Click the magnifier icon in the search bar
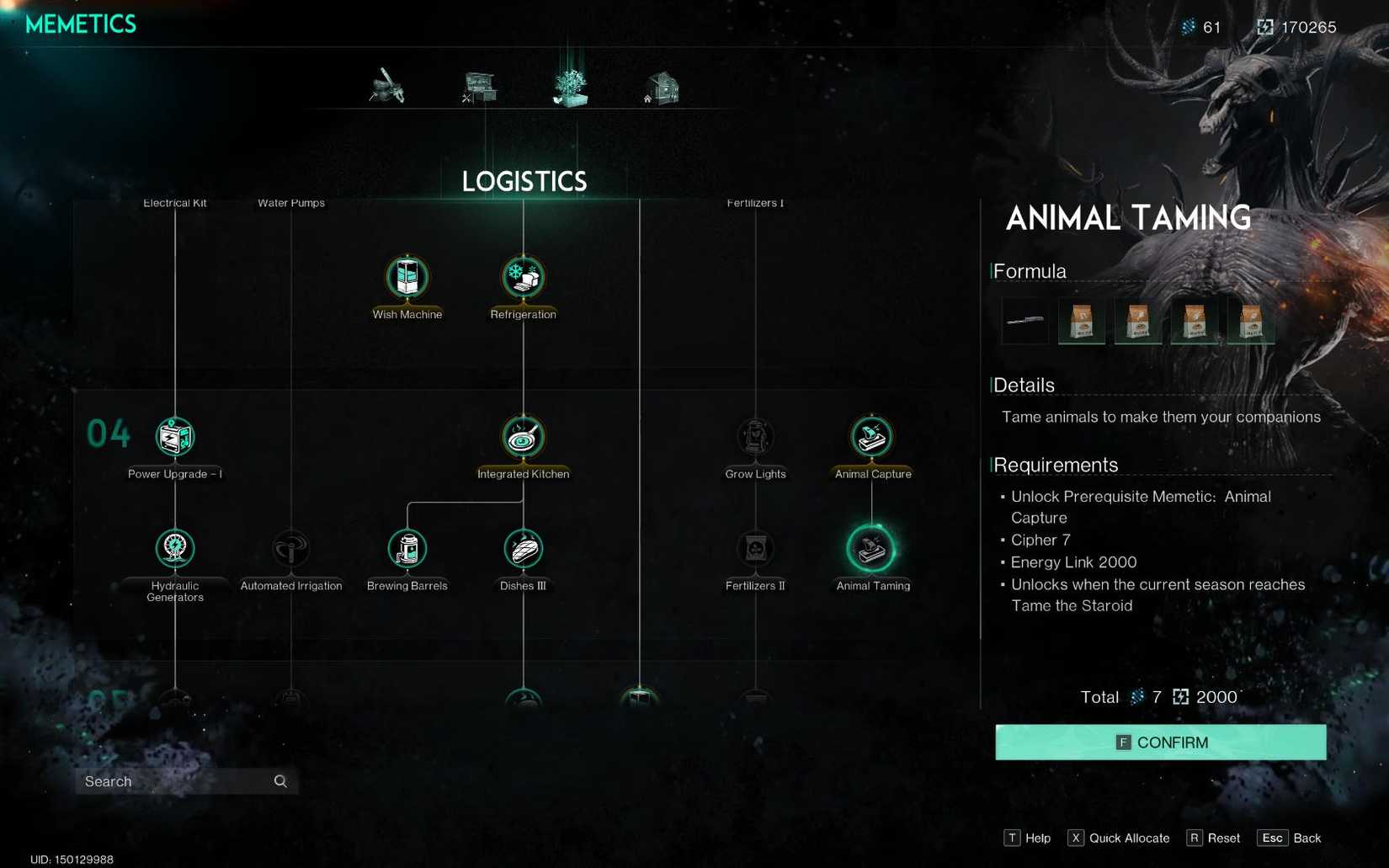The image size is (1389, 868). [x=279, y=781]
